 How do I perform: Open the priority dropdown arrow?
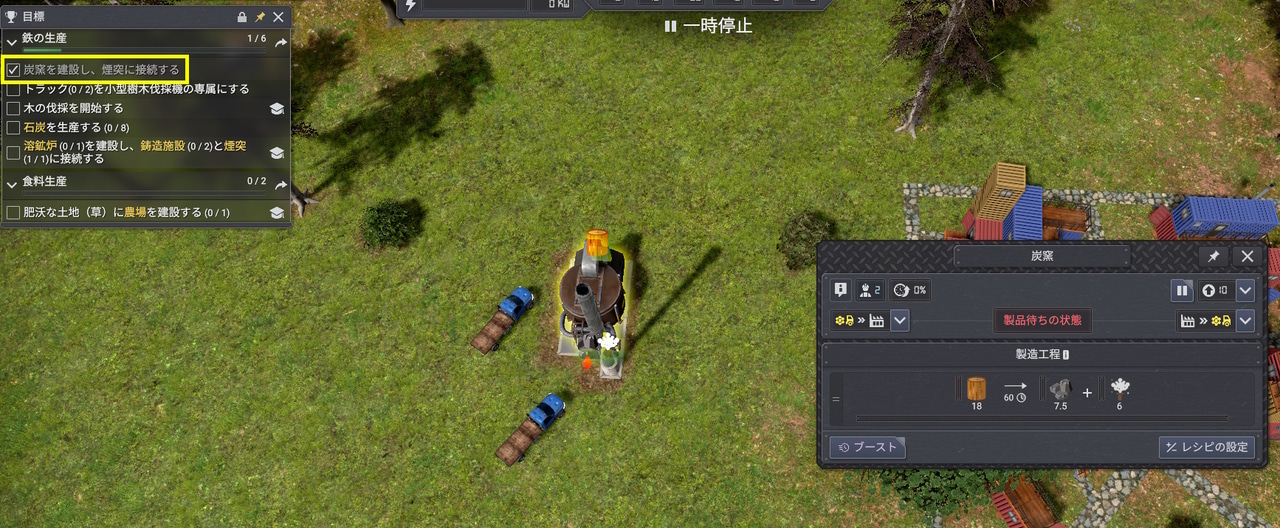(1245, 291)
